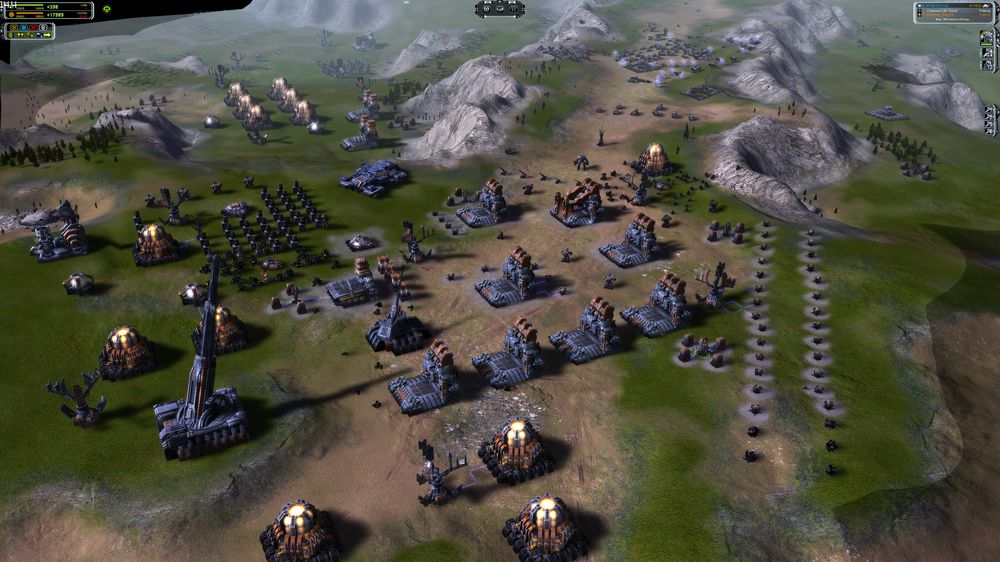Screen dimensions: 1000x562
Task: Select the commander avatar icon
Action: 986,37
